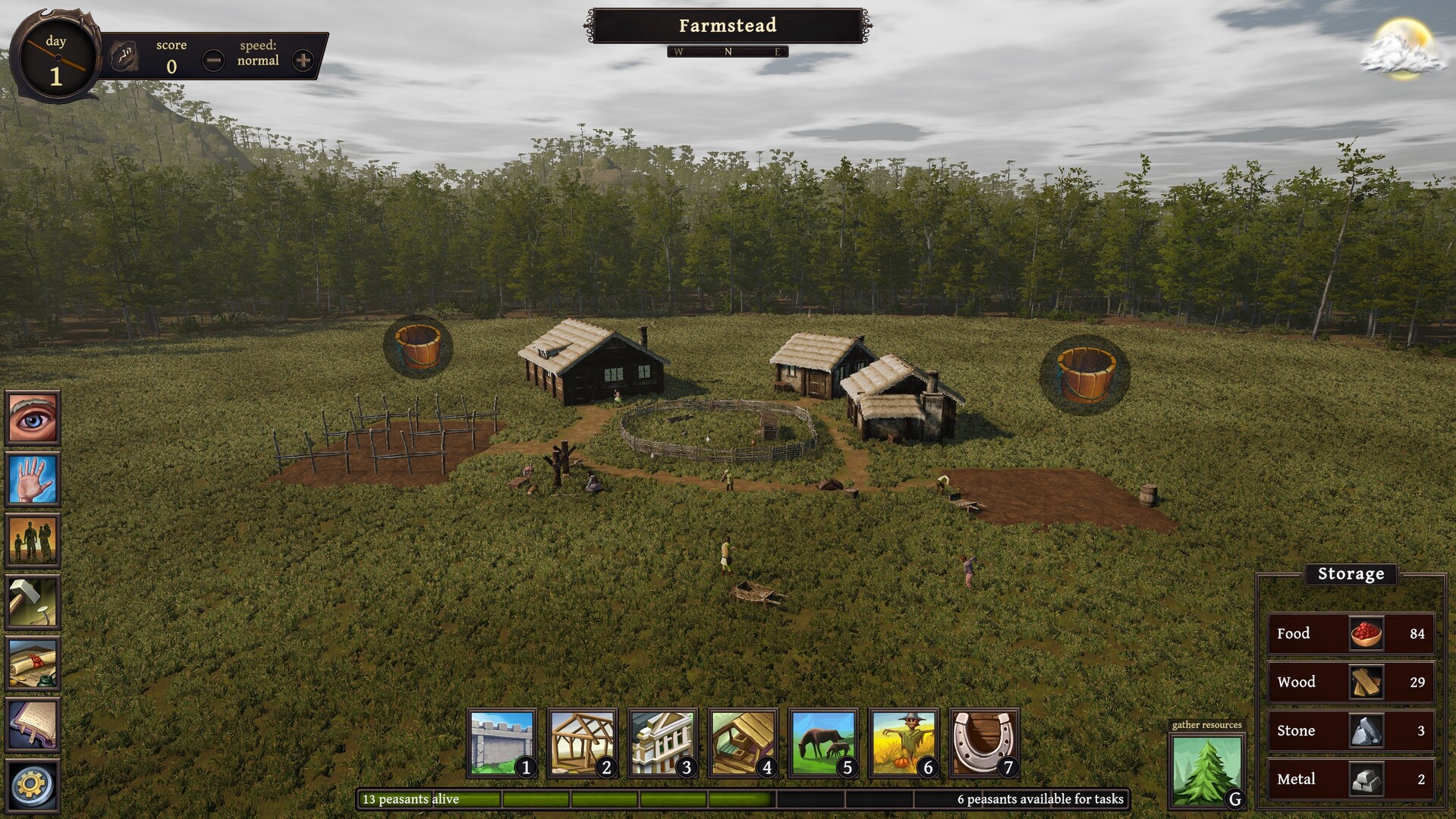Image resolution: width=1456 pixels, height=819 pixels.
Task: Open the hammer build menu
Action: tap(33, 602)
